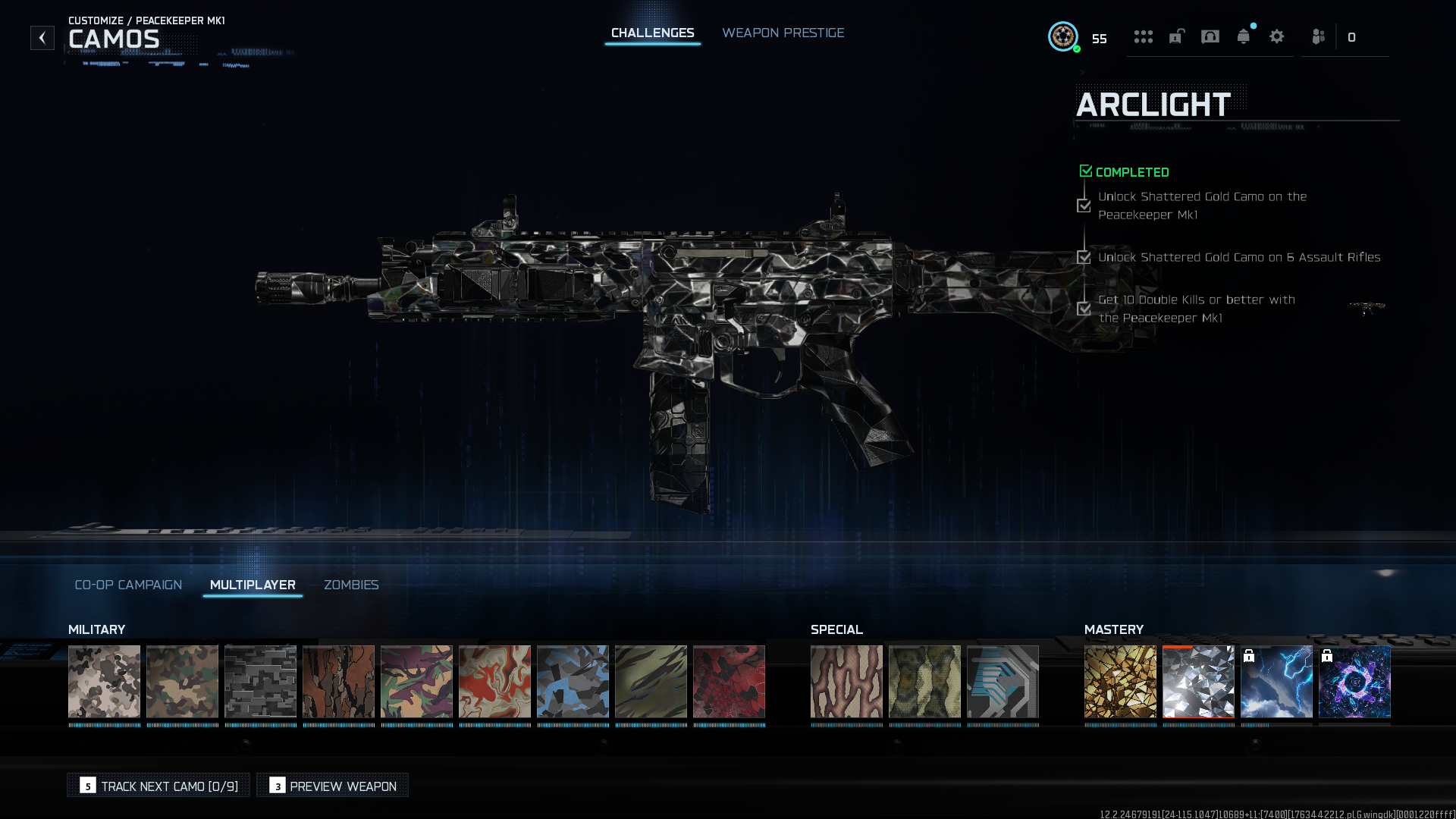1456x819 pixels.
Task: Open the grid menu icon
Action: [x=1144, y=36]
